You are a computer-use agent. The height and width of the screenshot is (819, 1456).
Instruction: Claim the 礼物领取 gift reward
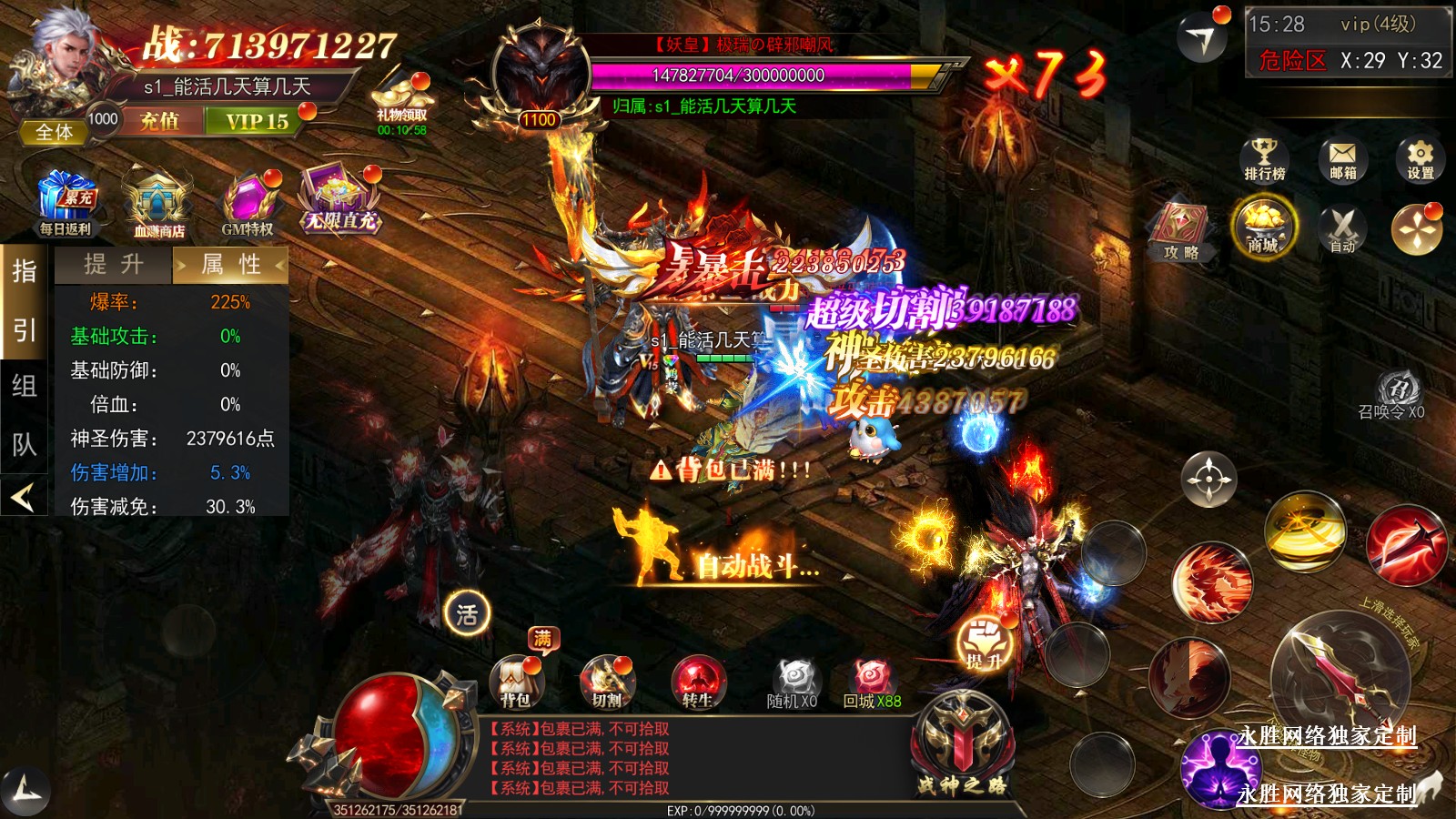pyautogui.click(x=402, y=103)
